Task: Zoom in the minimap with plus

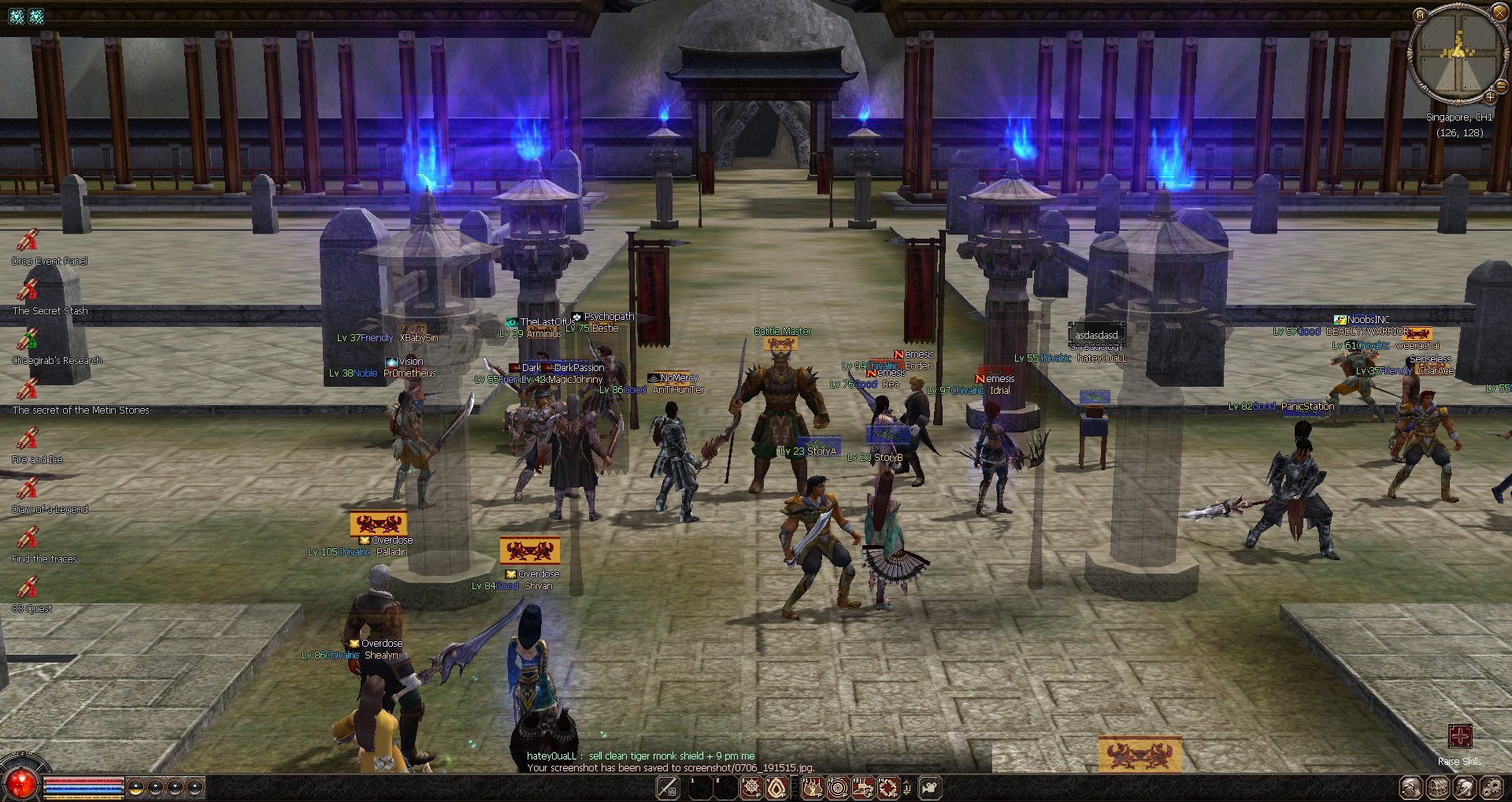Action: [x=1490, y=97]
